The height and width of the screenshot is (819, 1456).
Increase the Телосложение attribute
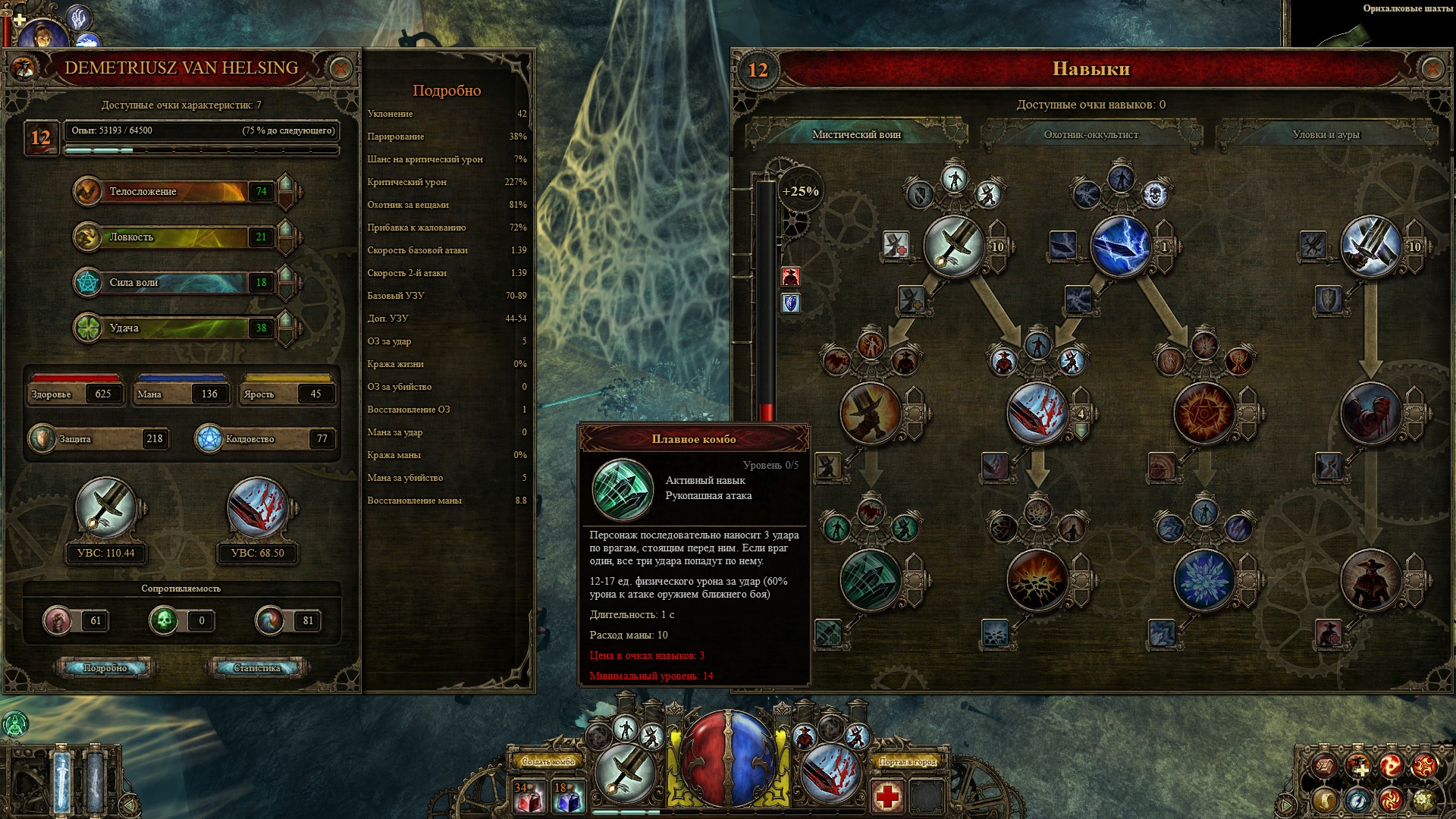pyautogui.click(x=286, y=184)
